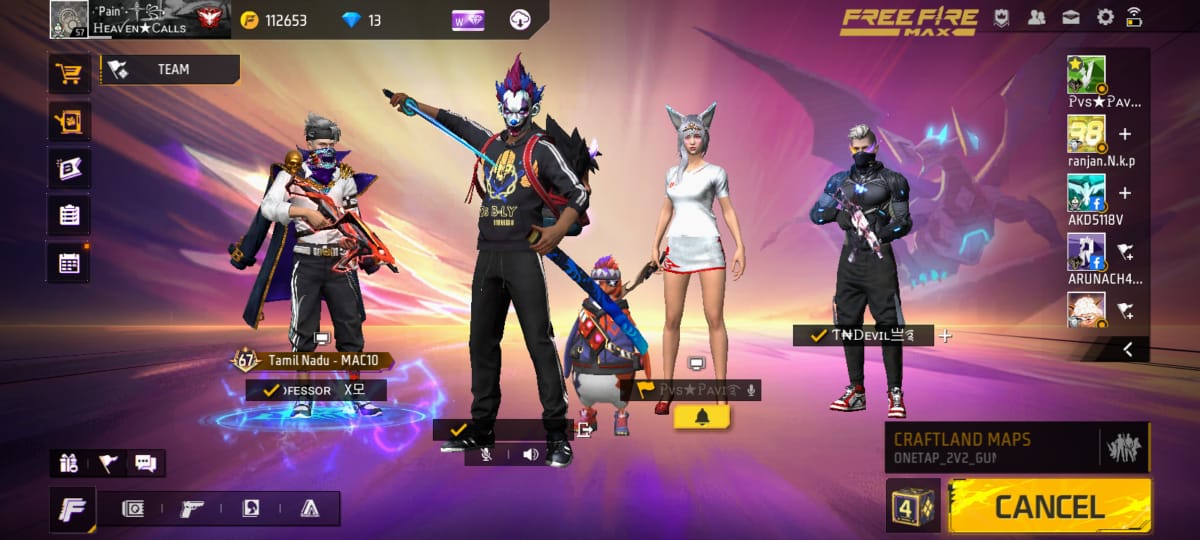Open the shopping cart store
This screenshot has height=540, width=1200.
69,73
